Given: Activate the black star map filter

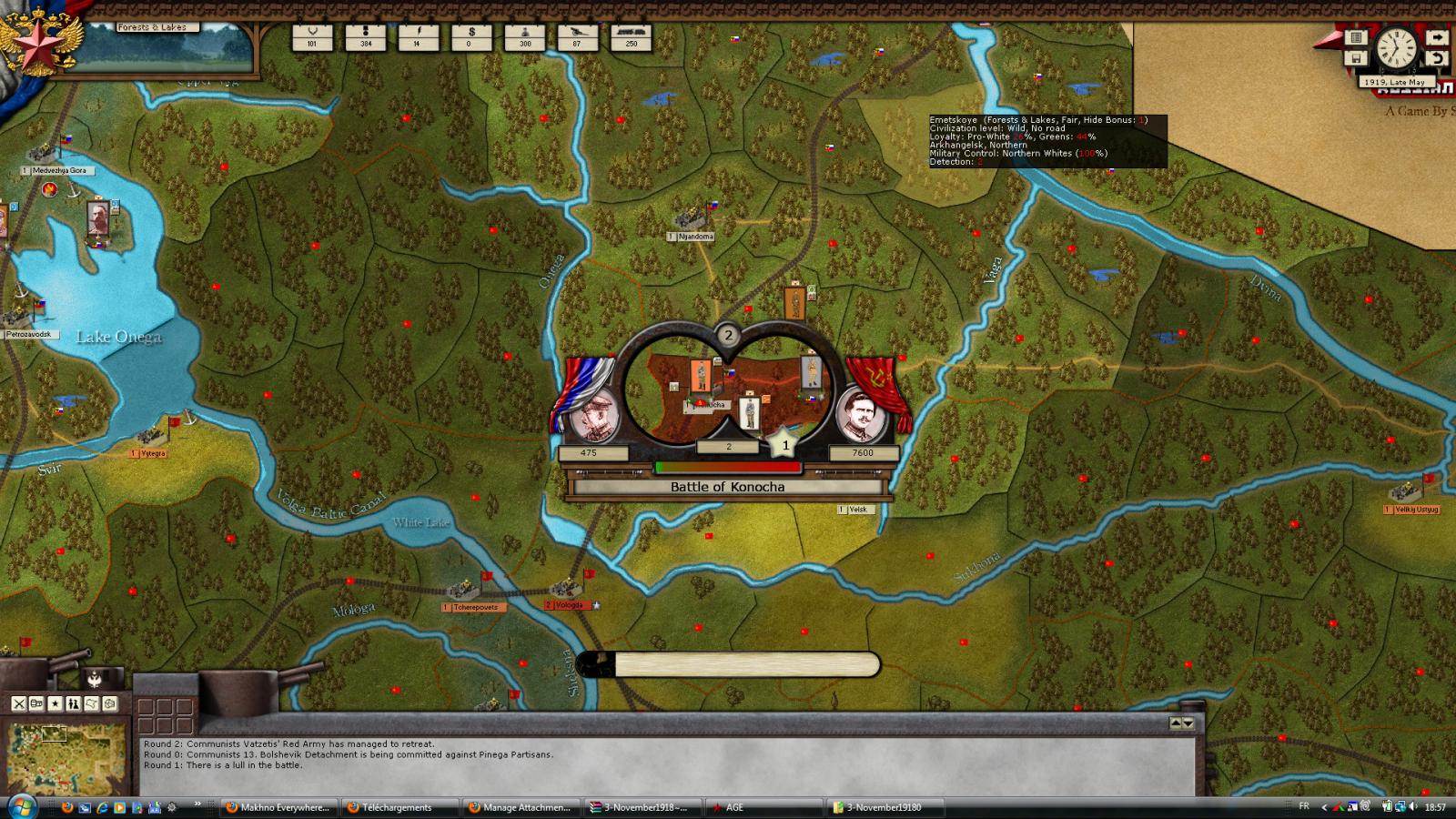Looking at the screenshot, I should click(x=56, y=703).
